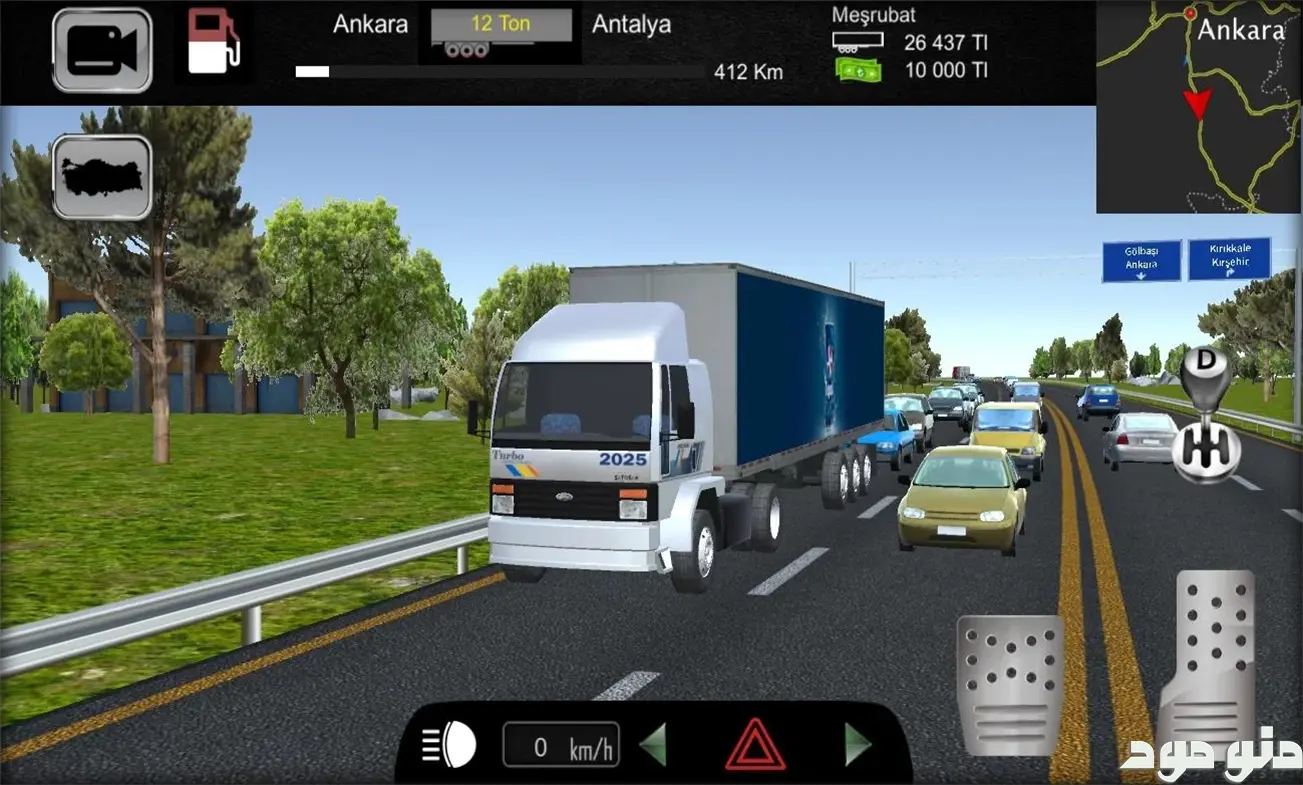
Task: Turn on the red hazard triangle
Action: point(755,745)
